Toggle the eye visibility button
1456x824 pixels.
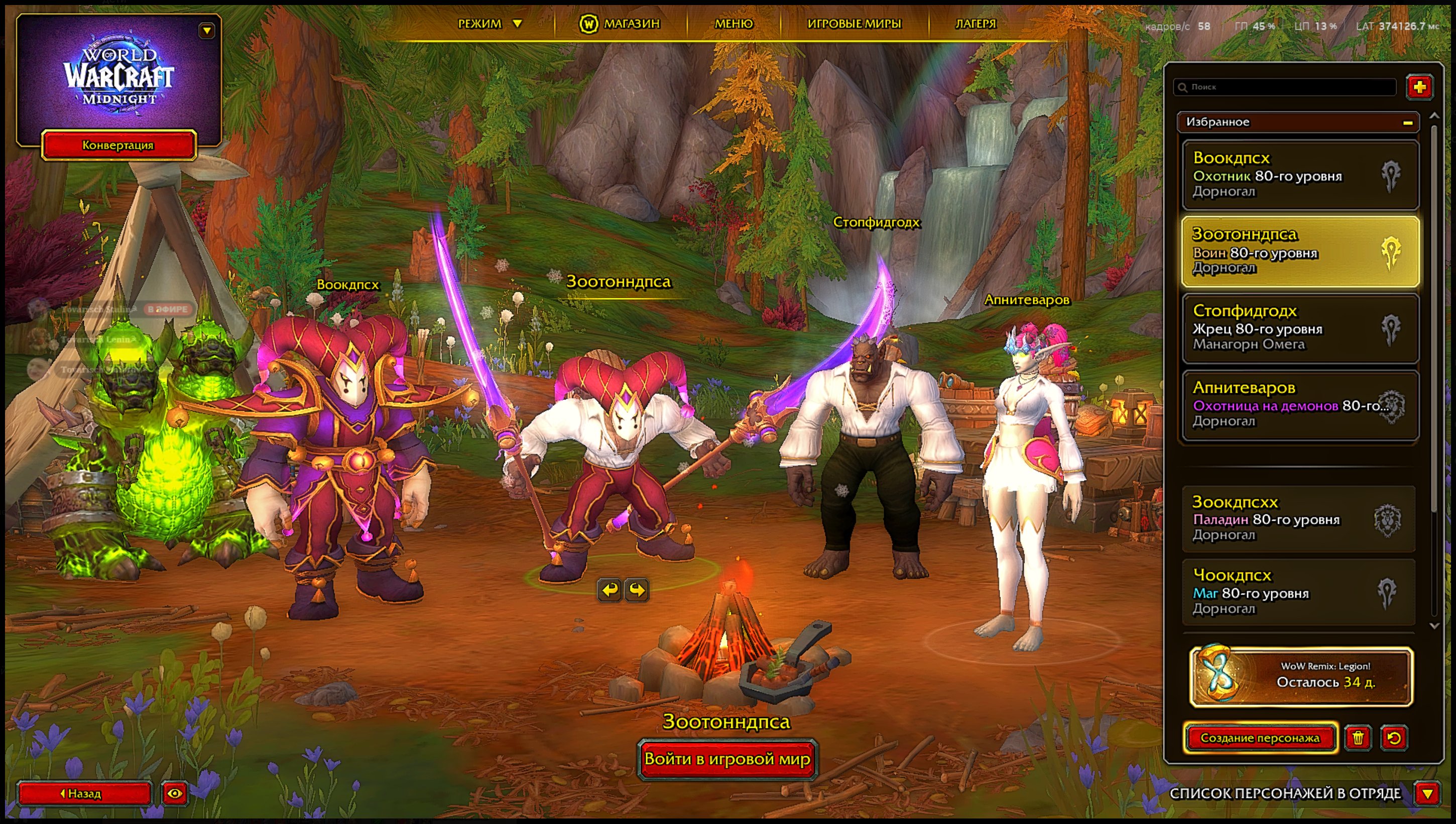pos(174,793)
